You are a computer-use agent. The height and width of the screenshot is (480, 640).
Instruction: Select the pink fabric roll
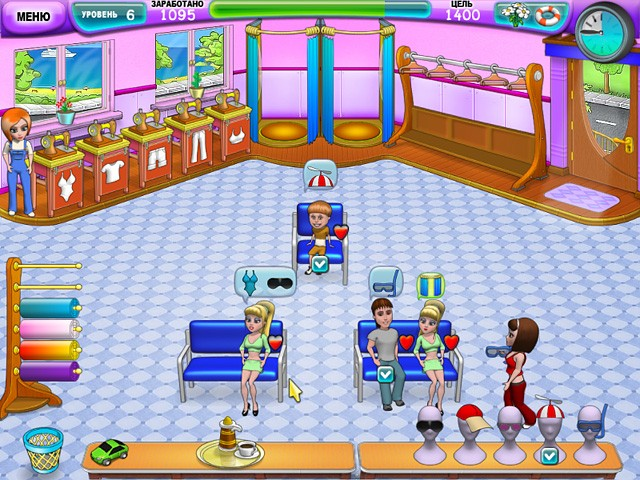[x=49, y=329]
